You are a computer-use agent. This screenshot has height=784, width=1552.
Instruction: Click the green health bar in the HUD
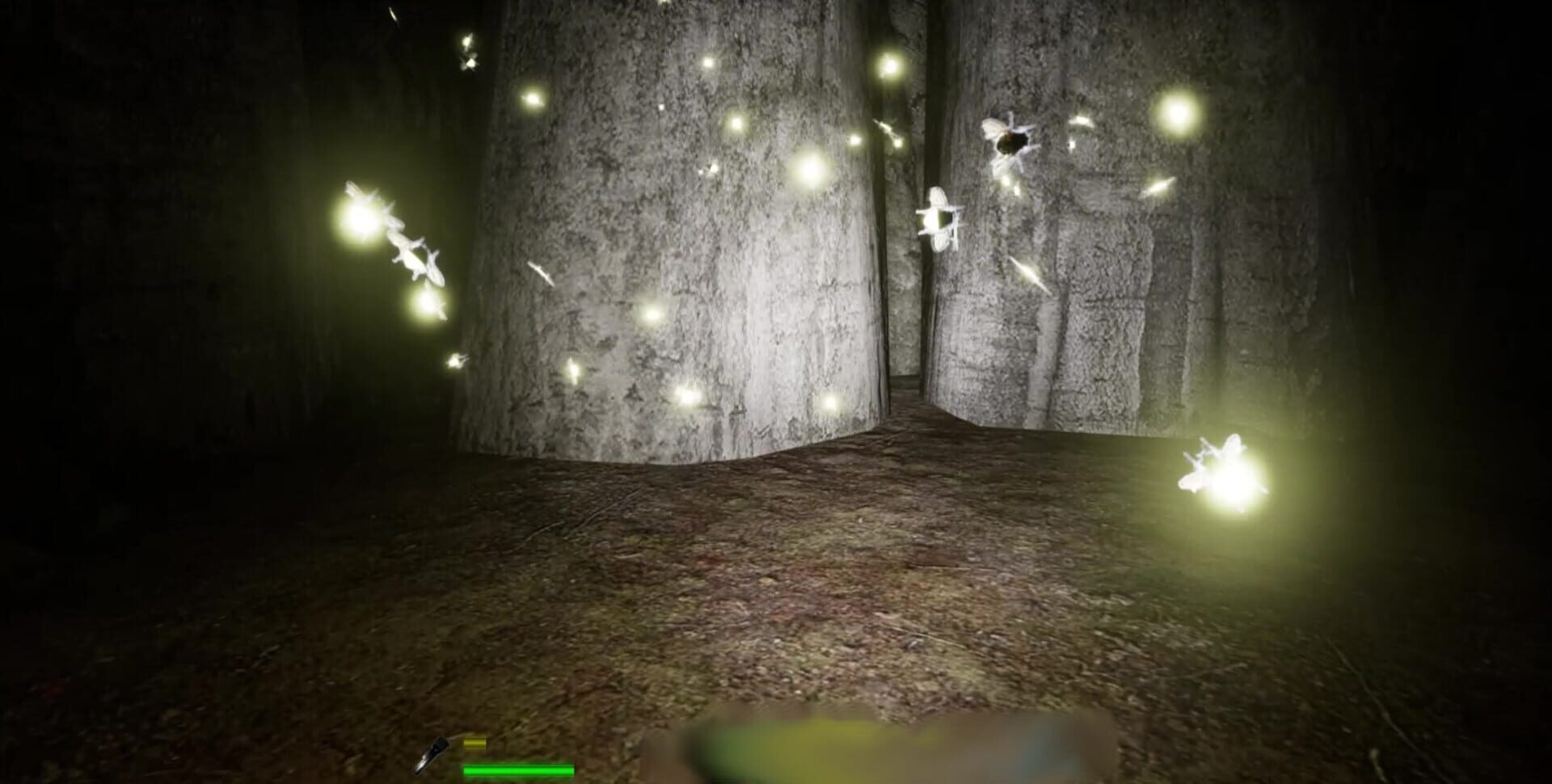point(517,772)
